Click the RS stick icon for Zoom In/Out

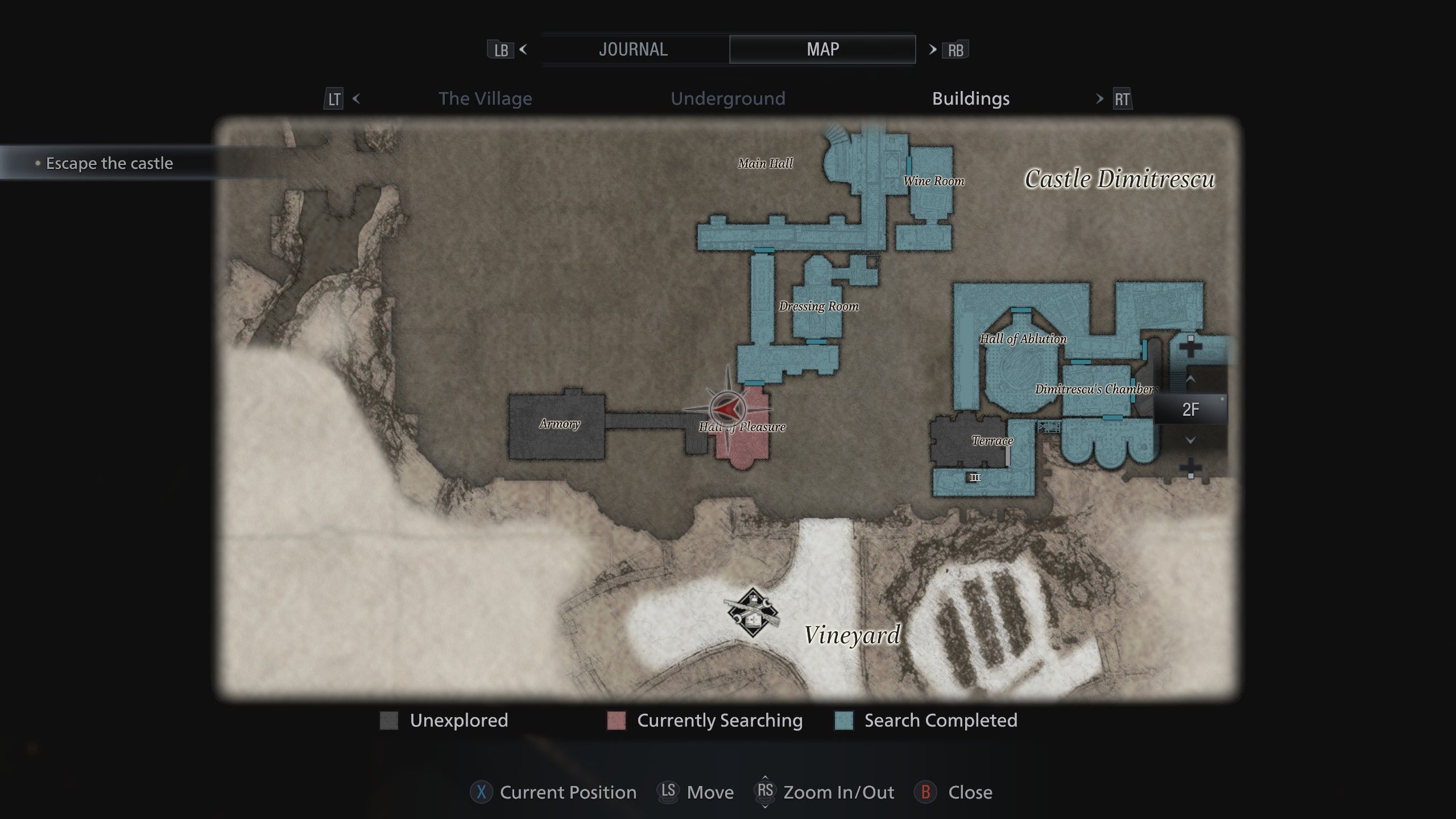[767, 792]
